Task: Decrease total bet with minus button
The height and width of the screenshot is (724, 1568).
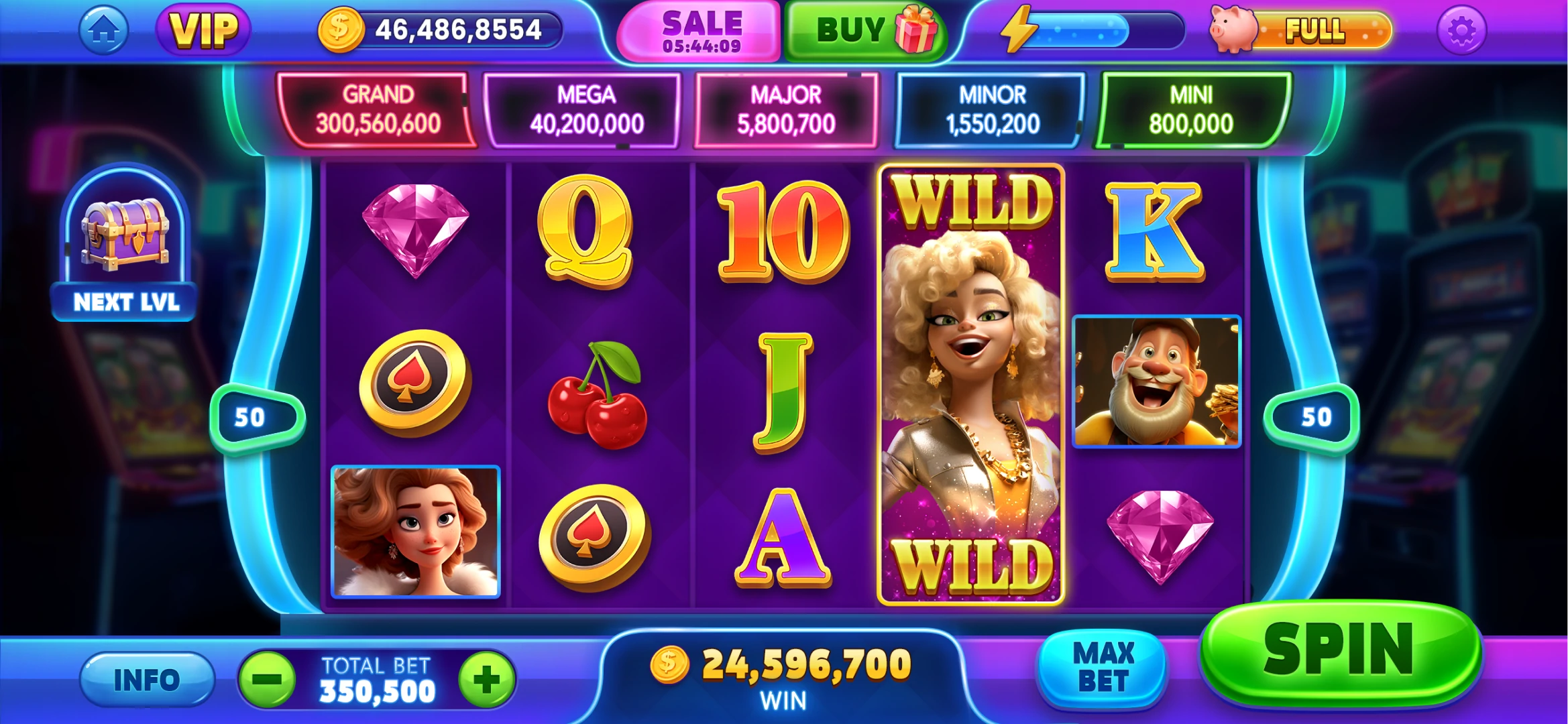Action: pos(268,679)
